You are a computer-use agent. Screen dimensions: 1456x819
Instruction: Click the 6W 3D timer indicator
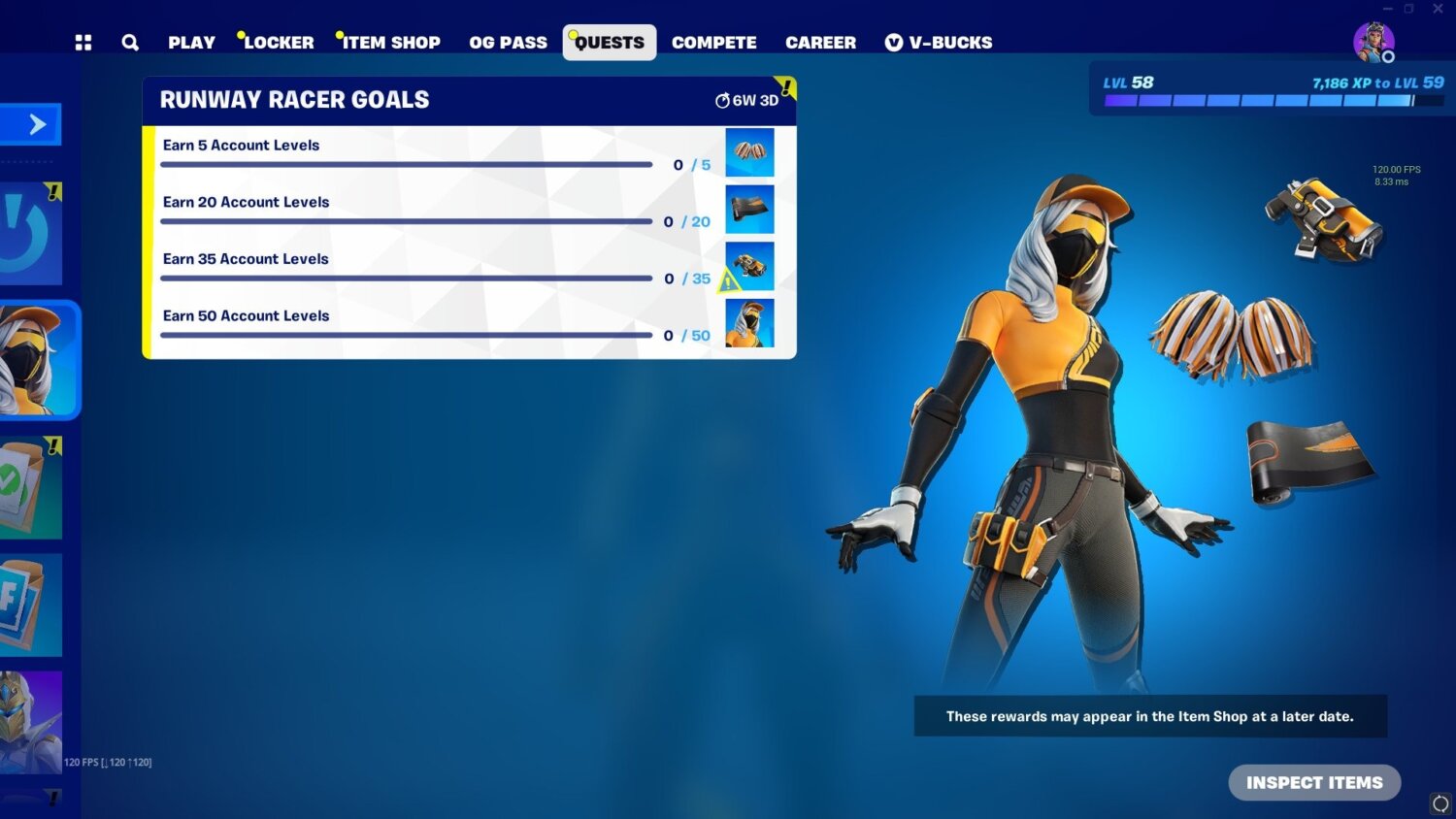point(747,100)
